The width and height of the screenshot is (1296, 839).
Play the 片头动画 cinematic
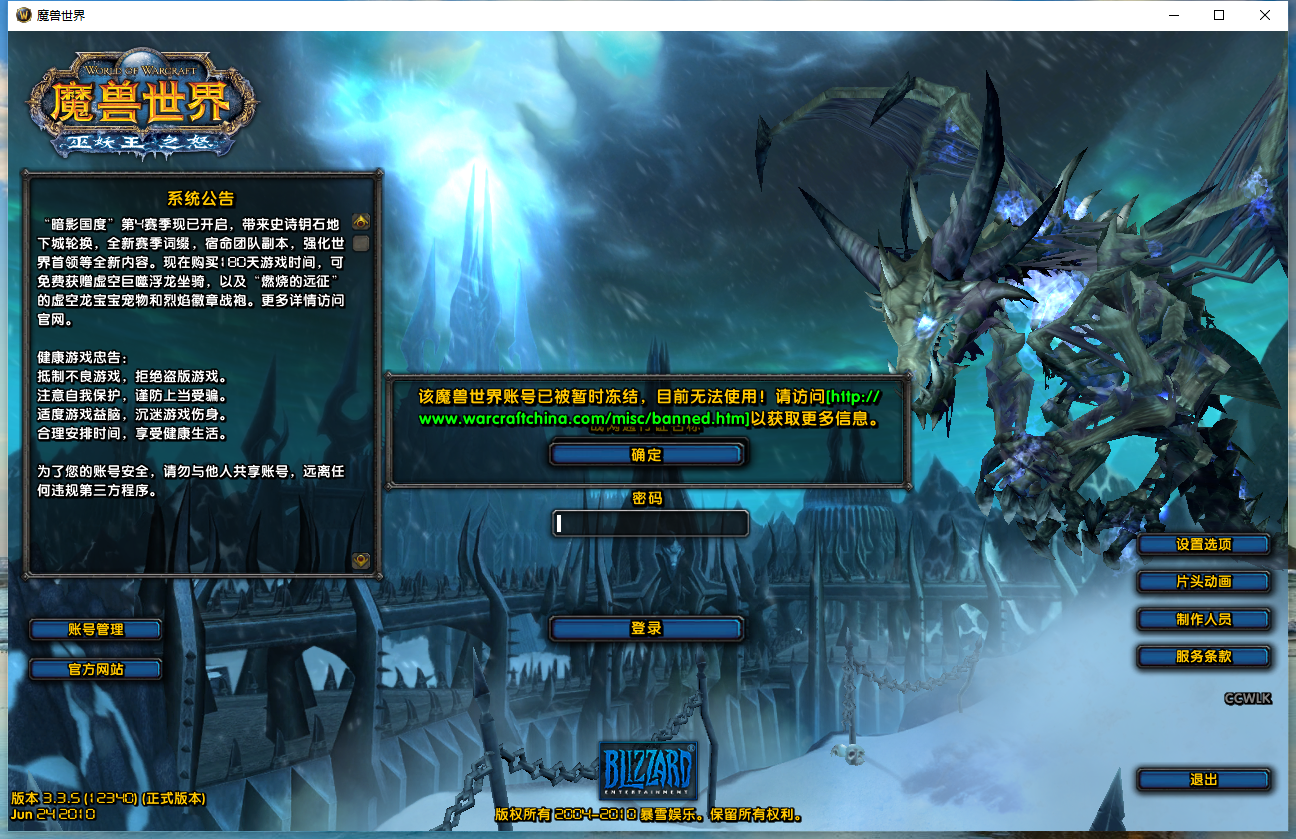click(x=1203, y=581)
